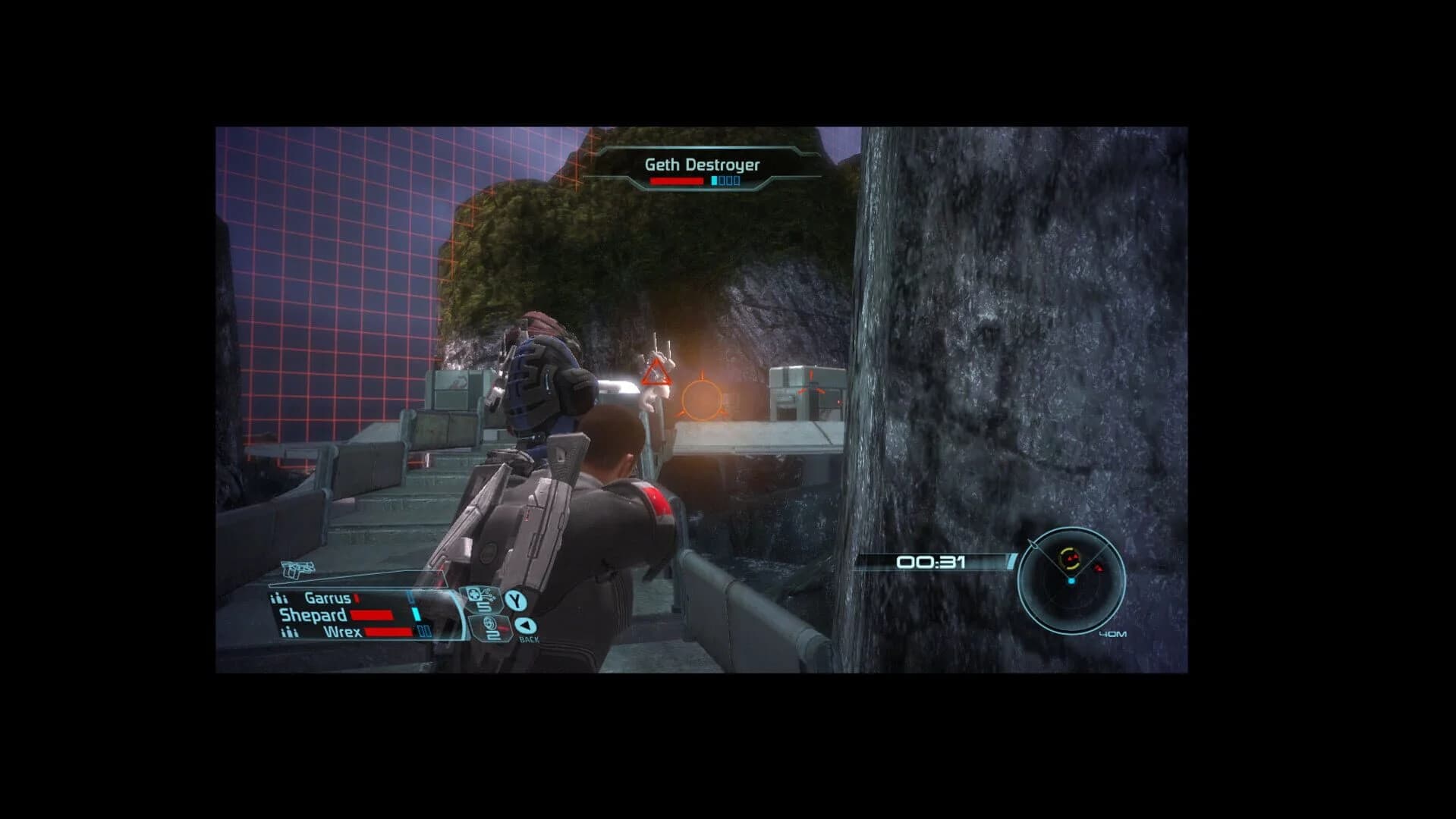Click a red enemy blip on the radar
Viewport: 1456px width, 819px height.
pyautogui.click(x=1099, y=568)
